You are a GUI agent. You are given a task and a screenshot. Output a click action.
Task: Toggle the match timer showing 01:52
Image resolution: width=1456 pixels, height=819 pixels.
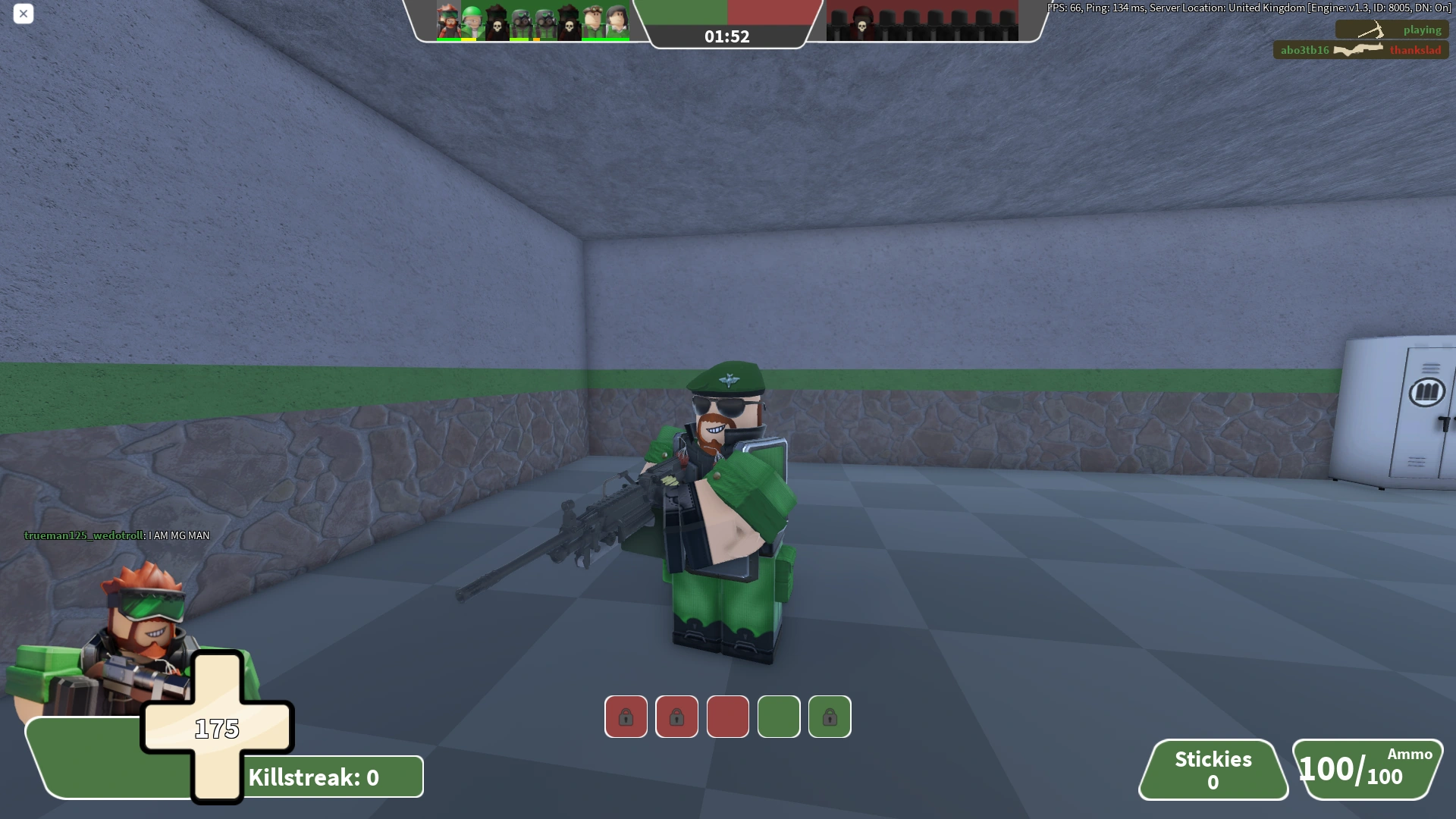coord(726,36)
